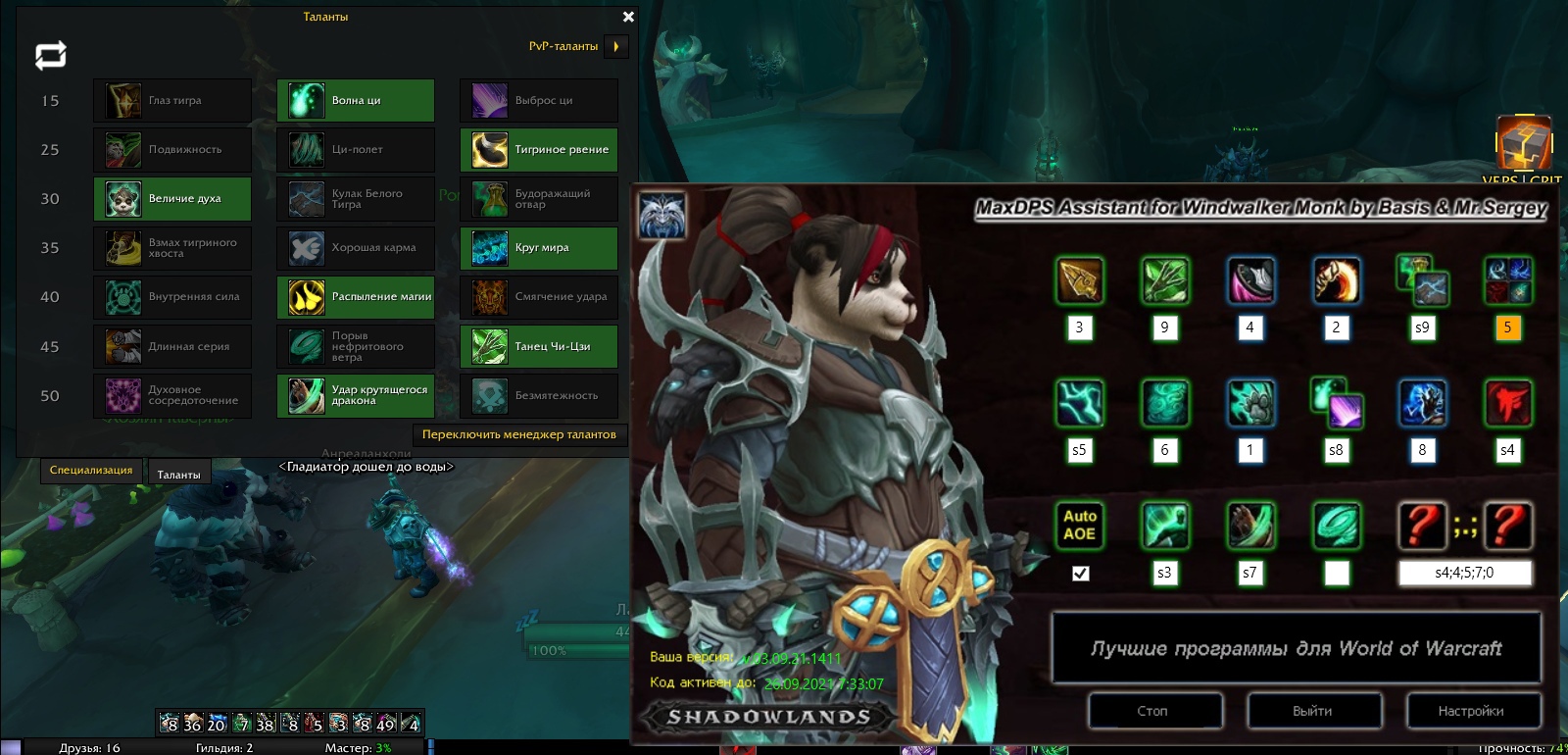The image size is (1568, 755).
Task: Click the swap arrows icon in talents
Action: [51, 55]
